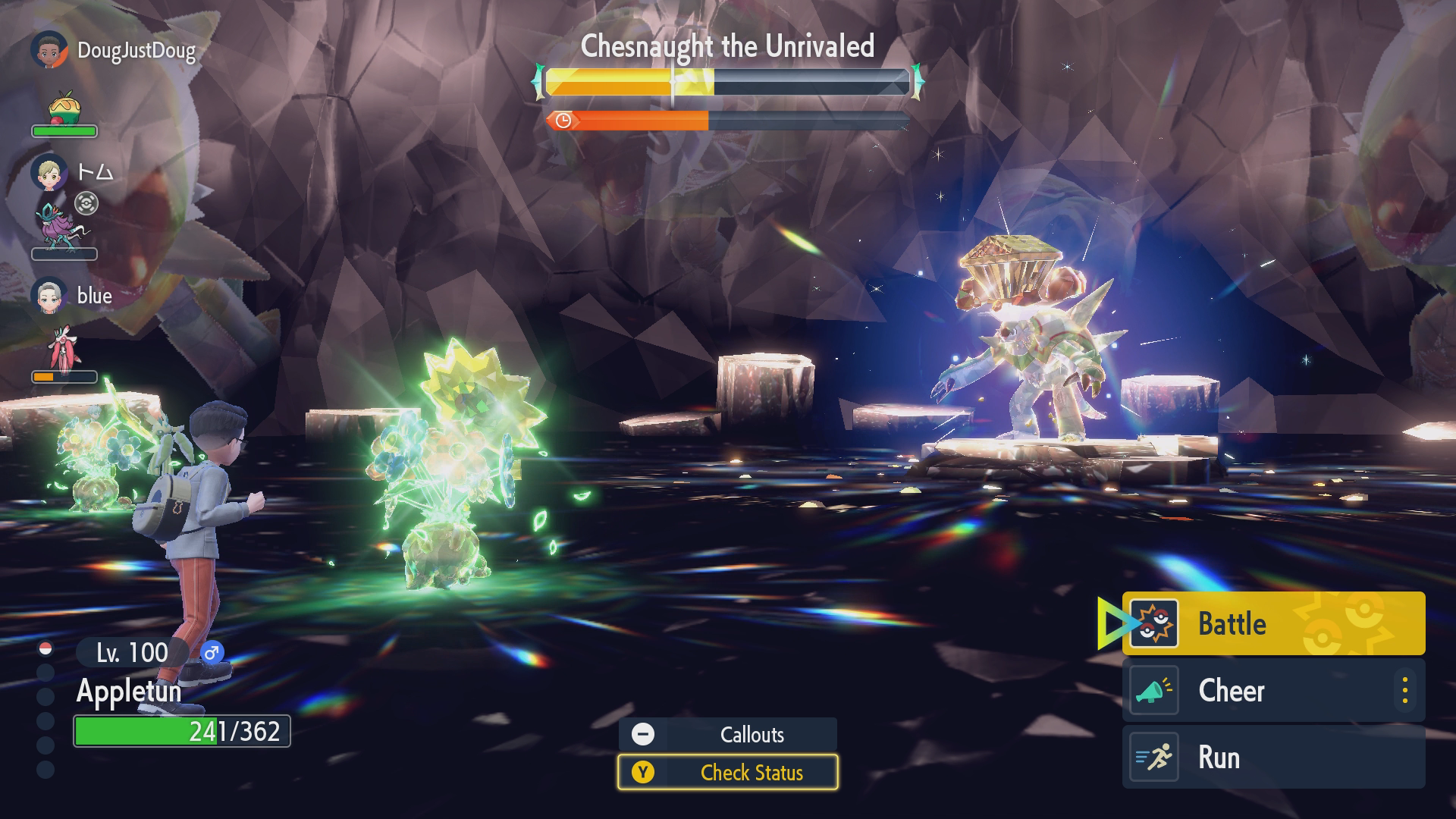Select DougJustDoug's player entry
This screenshot has width=1456, height=819.
[x=114, y=51]
